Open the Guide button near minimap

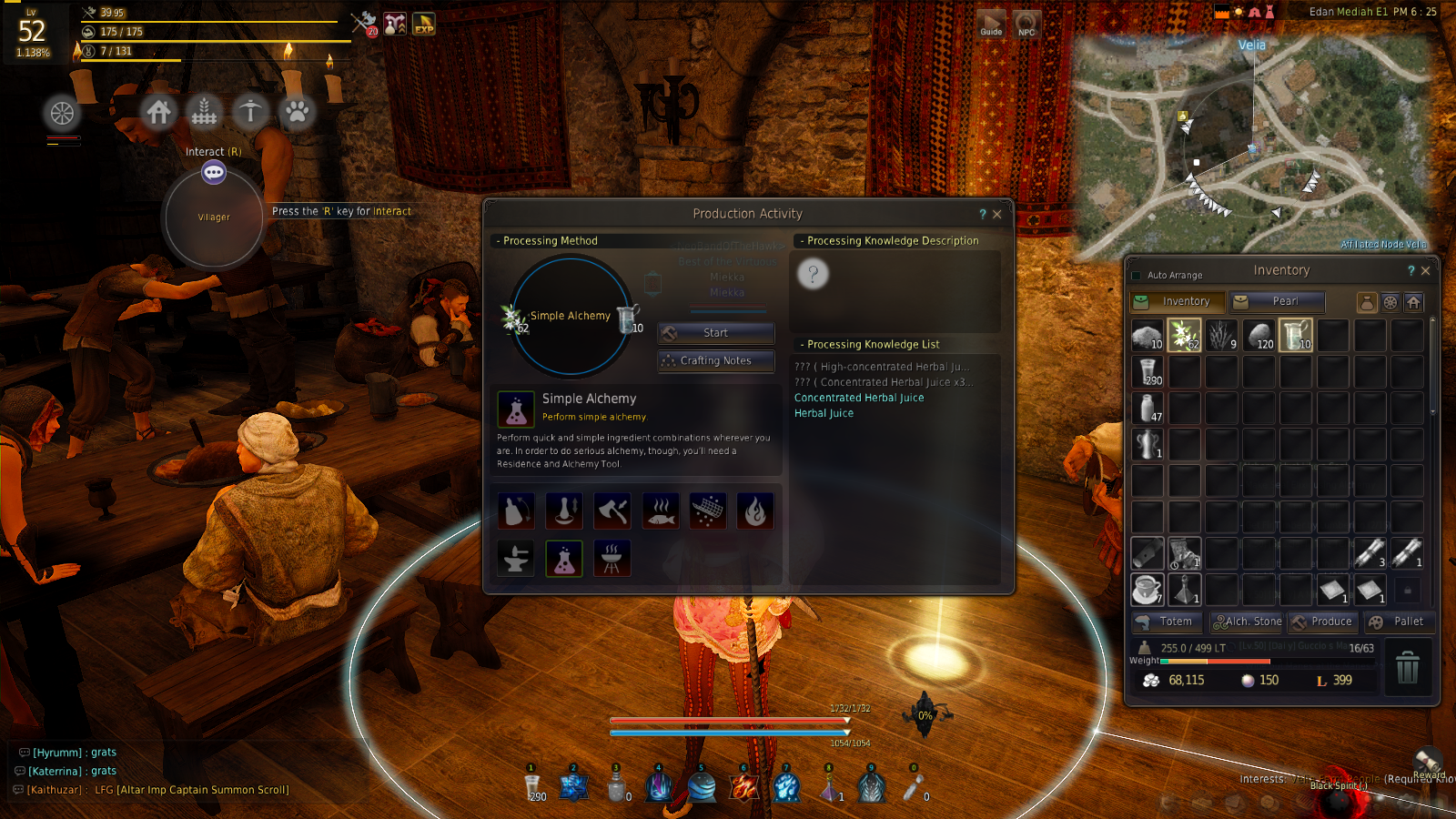tap(991, 24)
